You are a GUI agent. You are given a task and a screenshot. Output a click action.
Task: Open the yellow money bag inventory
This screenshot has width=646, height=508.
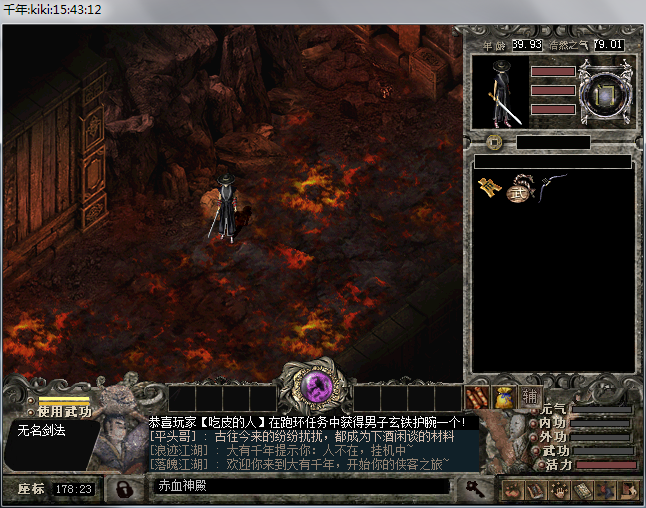click(504, 397)
